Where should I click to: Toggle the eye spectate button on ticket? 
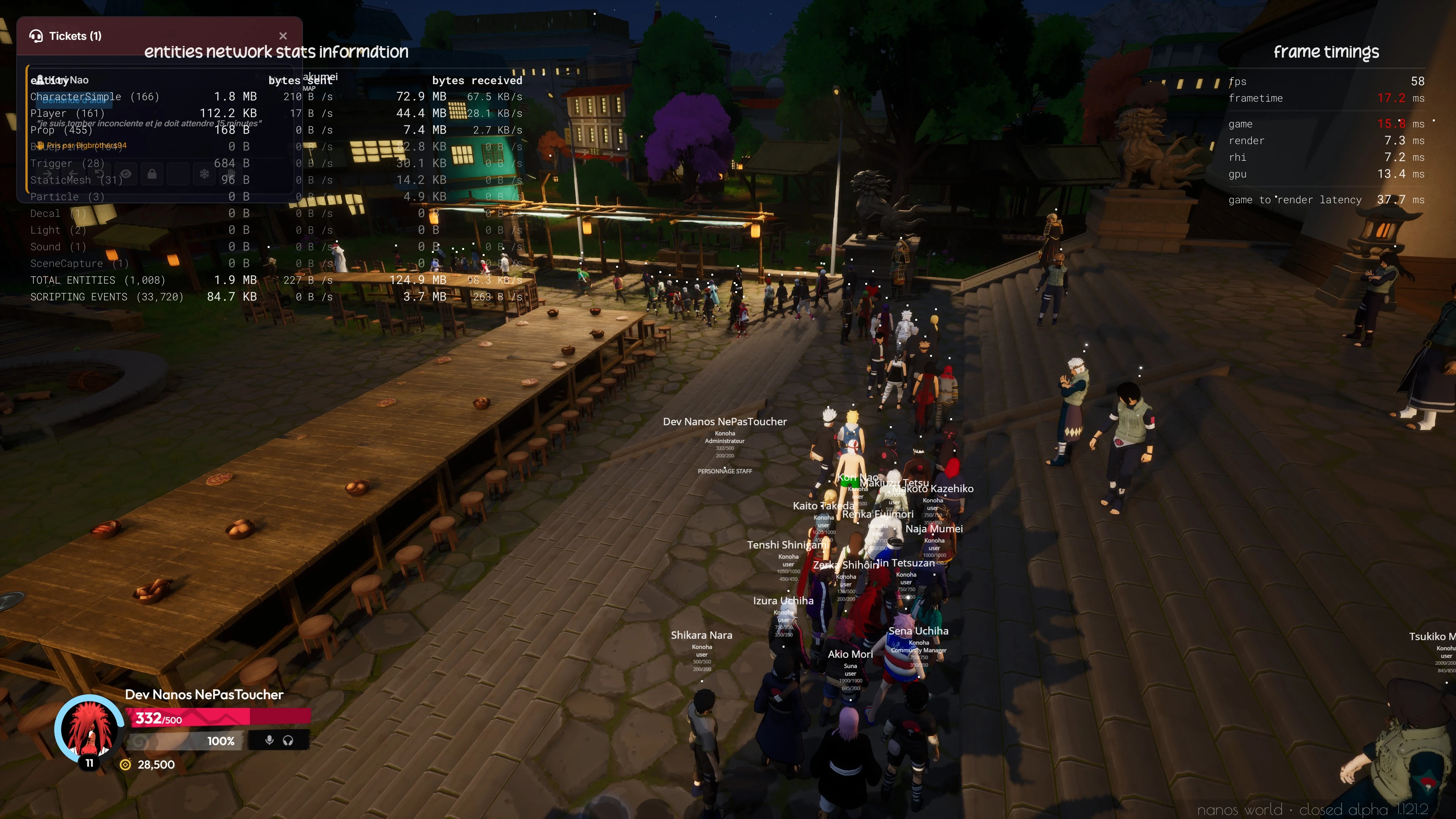tap(126, 174)
